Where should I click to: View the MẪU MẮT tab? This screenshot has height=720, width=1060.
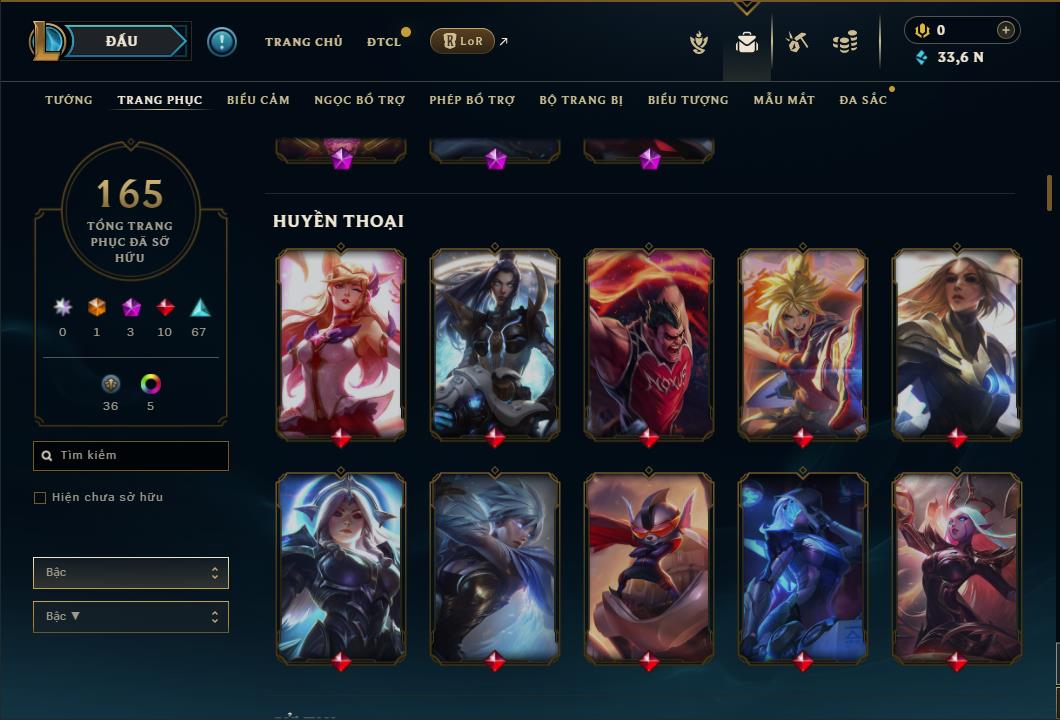pyautogui.click(x=784, y=100)
